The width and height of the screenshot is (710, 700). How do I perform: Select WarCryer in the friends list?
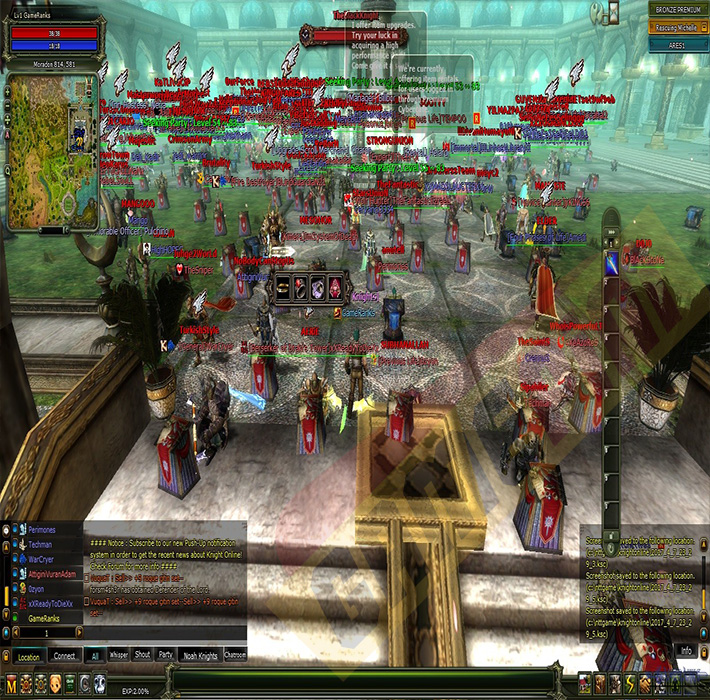[x=42, y=561]
